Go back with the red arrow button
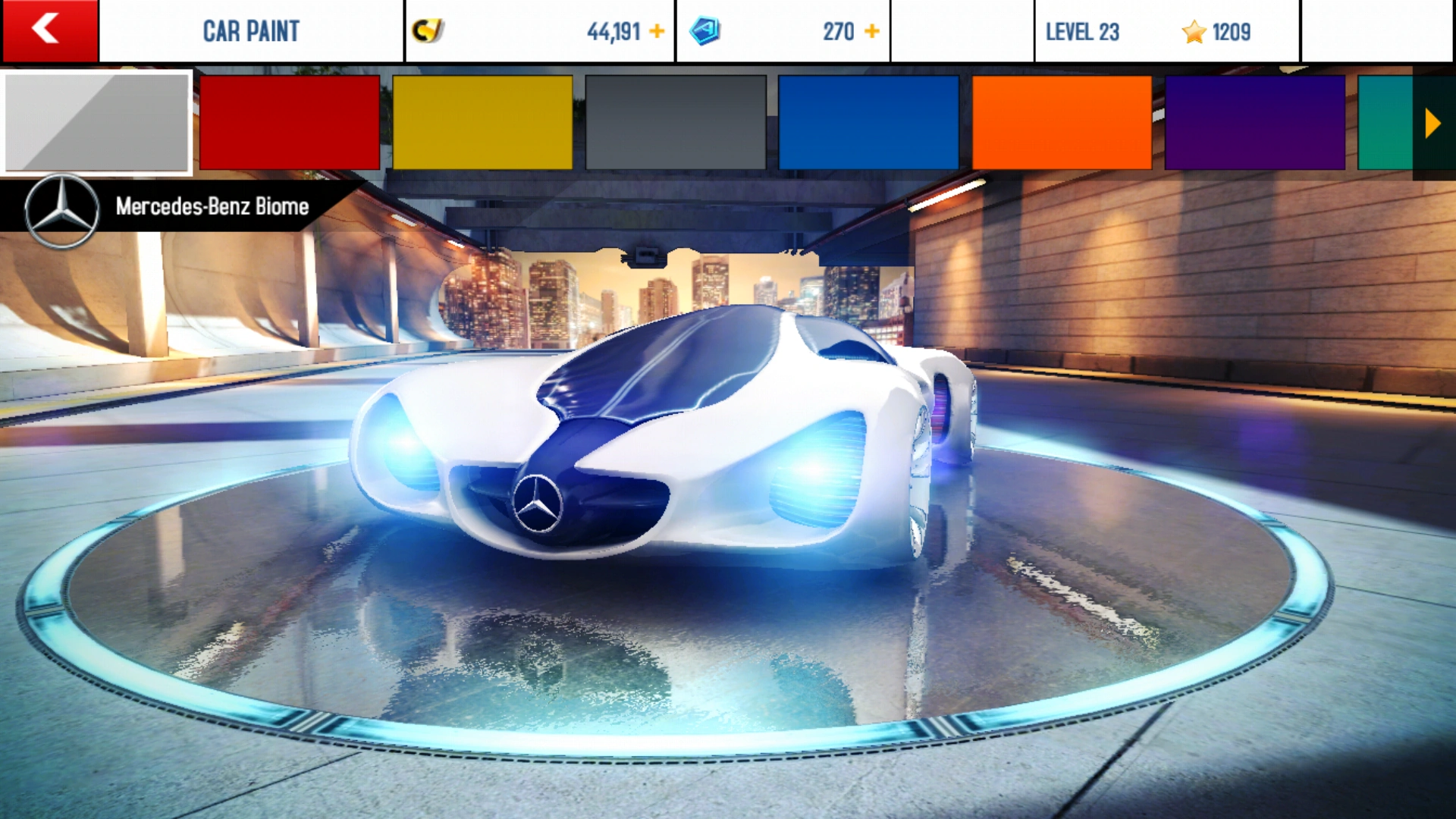The image size is (1456, 819). click(x=49, y=30)
